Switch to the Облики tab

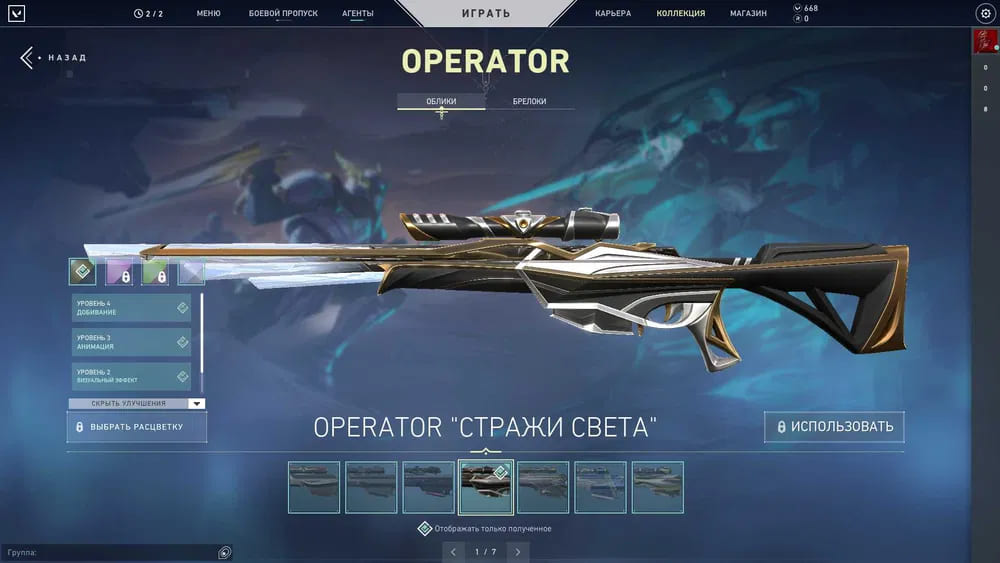[x=441, y=102]
